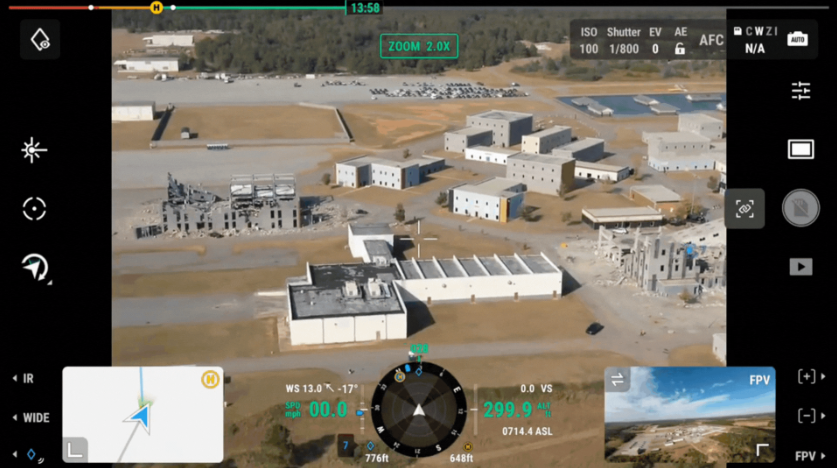Activate the link zoom bracket icon
The height and width of the screenshot is (468, 837).
pos(744,209)
